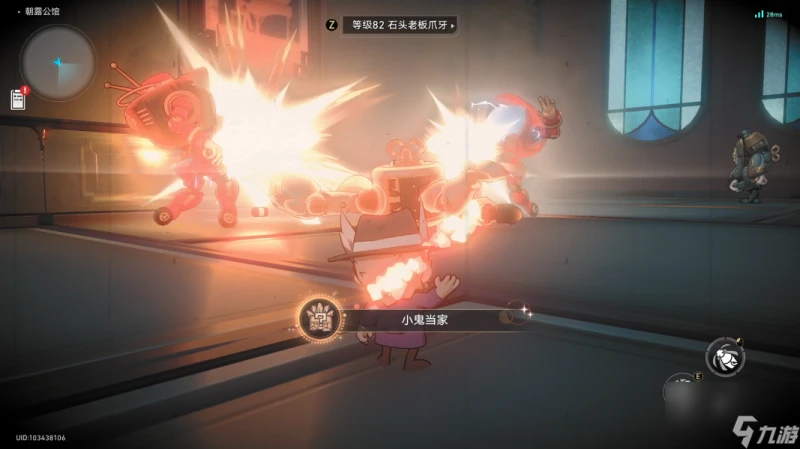Open the circular minimap

click(58, 62)
